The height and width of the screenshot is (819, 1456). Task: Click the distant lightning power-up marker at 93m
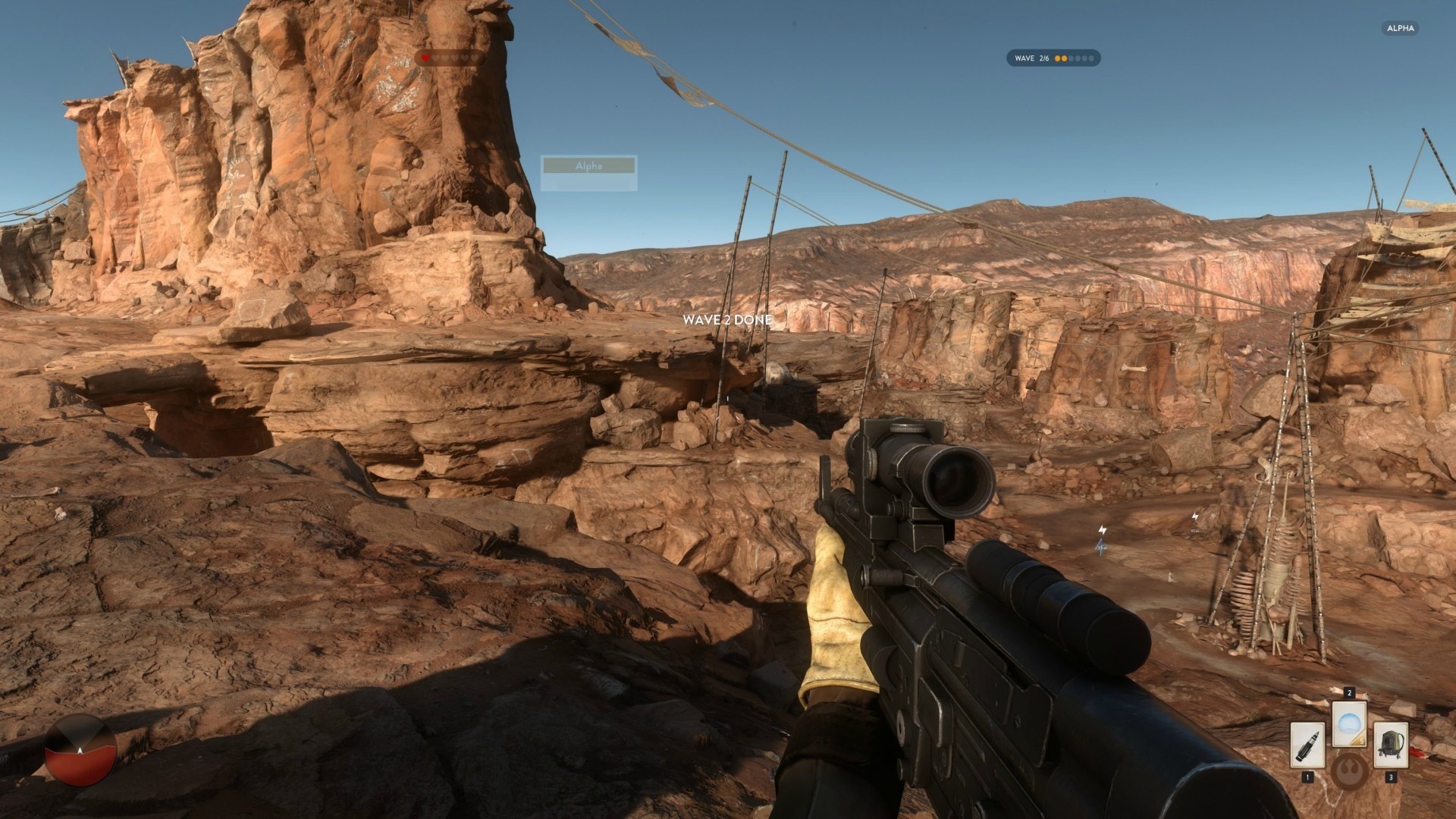1194,518
